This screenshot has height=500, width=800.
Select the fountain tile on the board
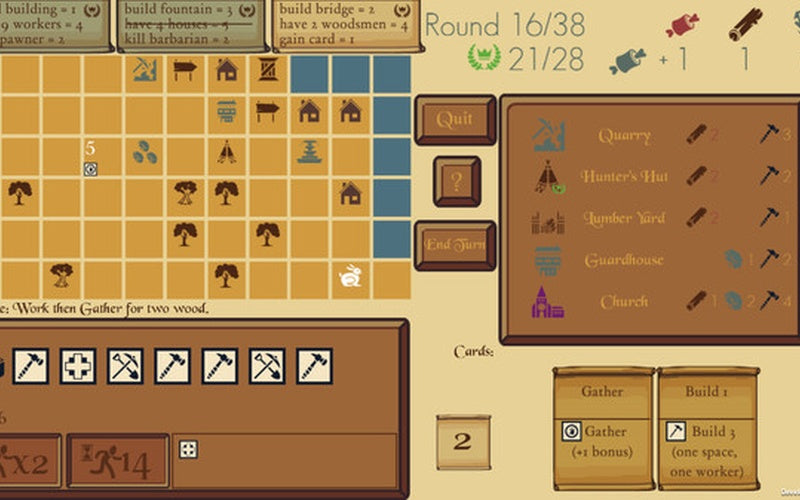click(x=309, y=152)
